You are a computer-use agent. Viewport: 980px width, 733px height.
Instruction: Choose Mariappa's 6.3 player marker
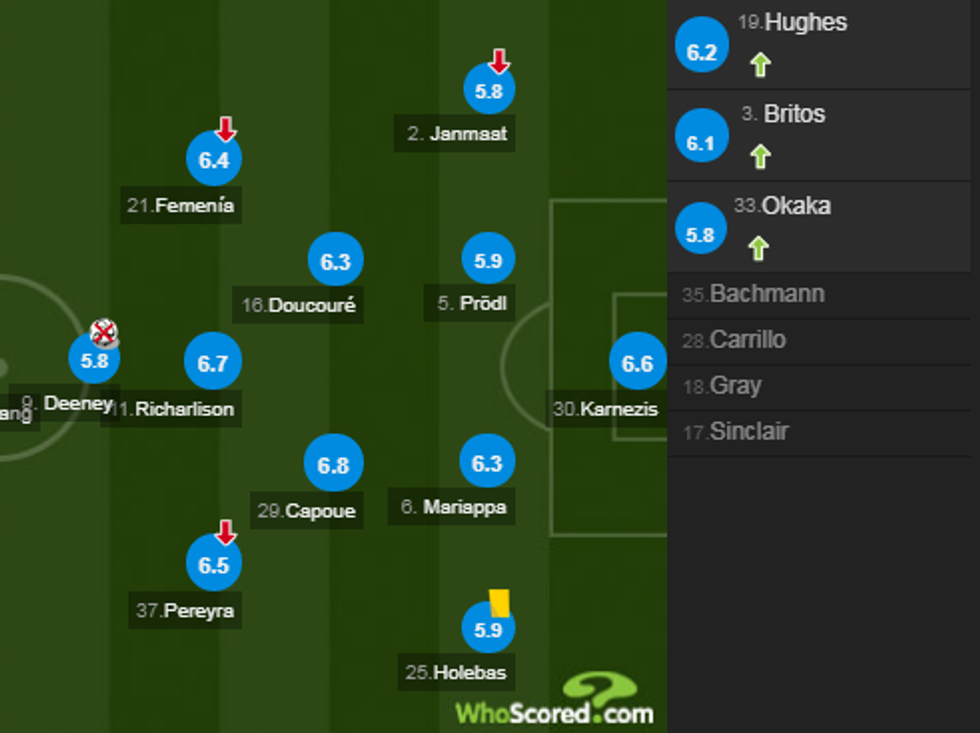[x=487, y=463]
